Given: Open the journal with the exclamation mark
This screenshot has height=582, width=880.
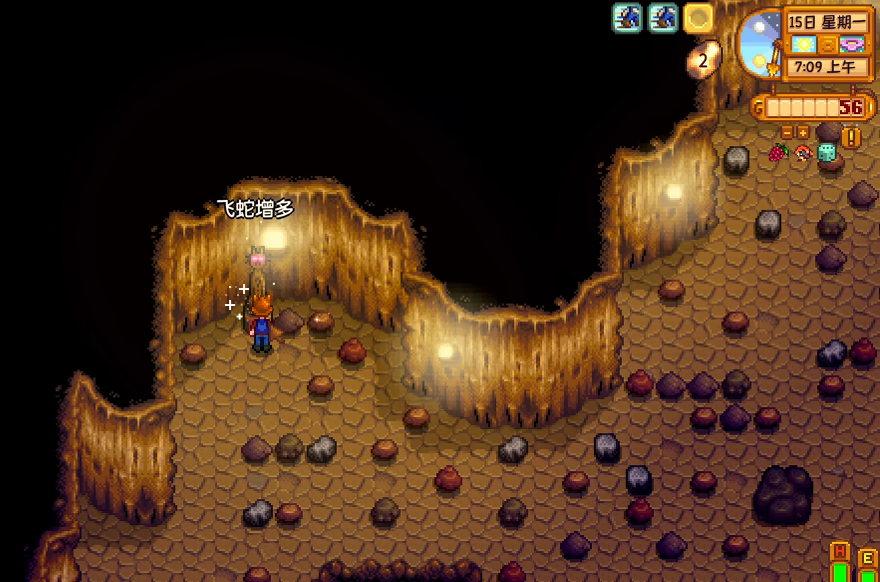Looking at the screenshot, I should click(x=851, y=137).
